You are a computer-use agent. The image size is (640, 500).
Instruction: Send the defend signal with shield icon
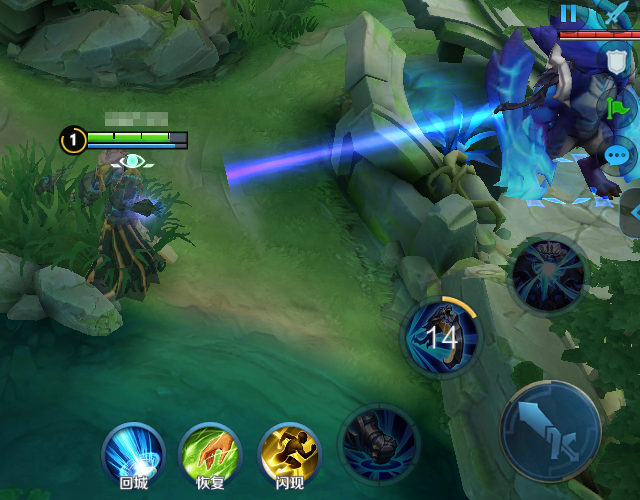tap(617, 60)
